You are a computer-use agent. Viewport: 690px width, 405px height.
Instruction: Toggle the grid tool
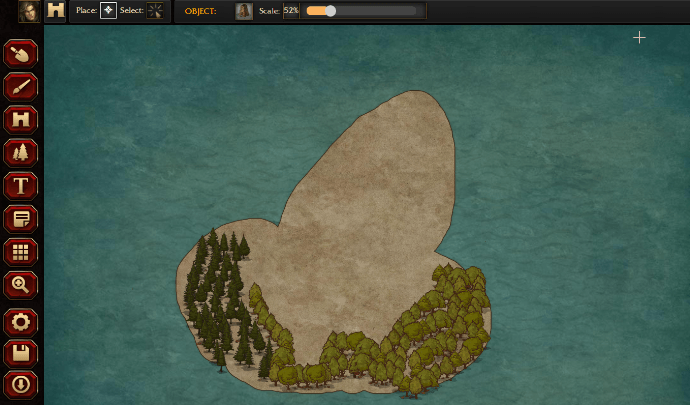click(20, 252)
